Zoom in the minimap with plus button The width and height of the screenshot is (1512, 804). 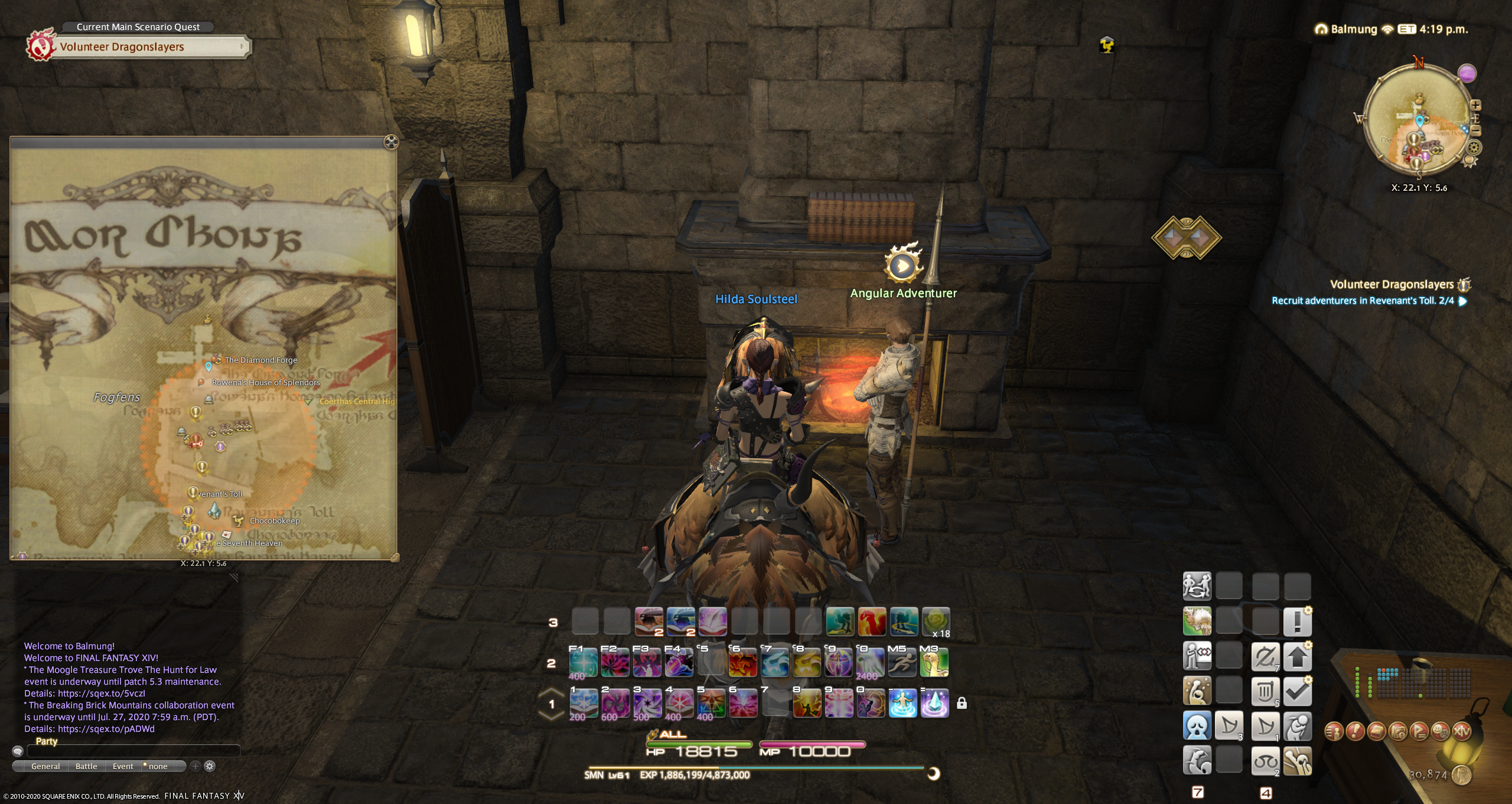tap(1475, 105)
